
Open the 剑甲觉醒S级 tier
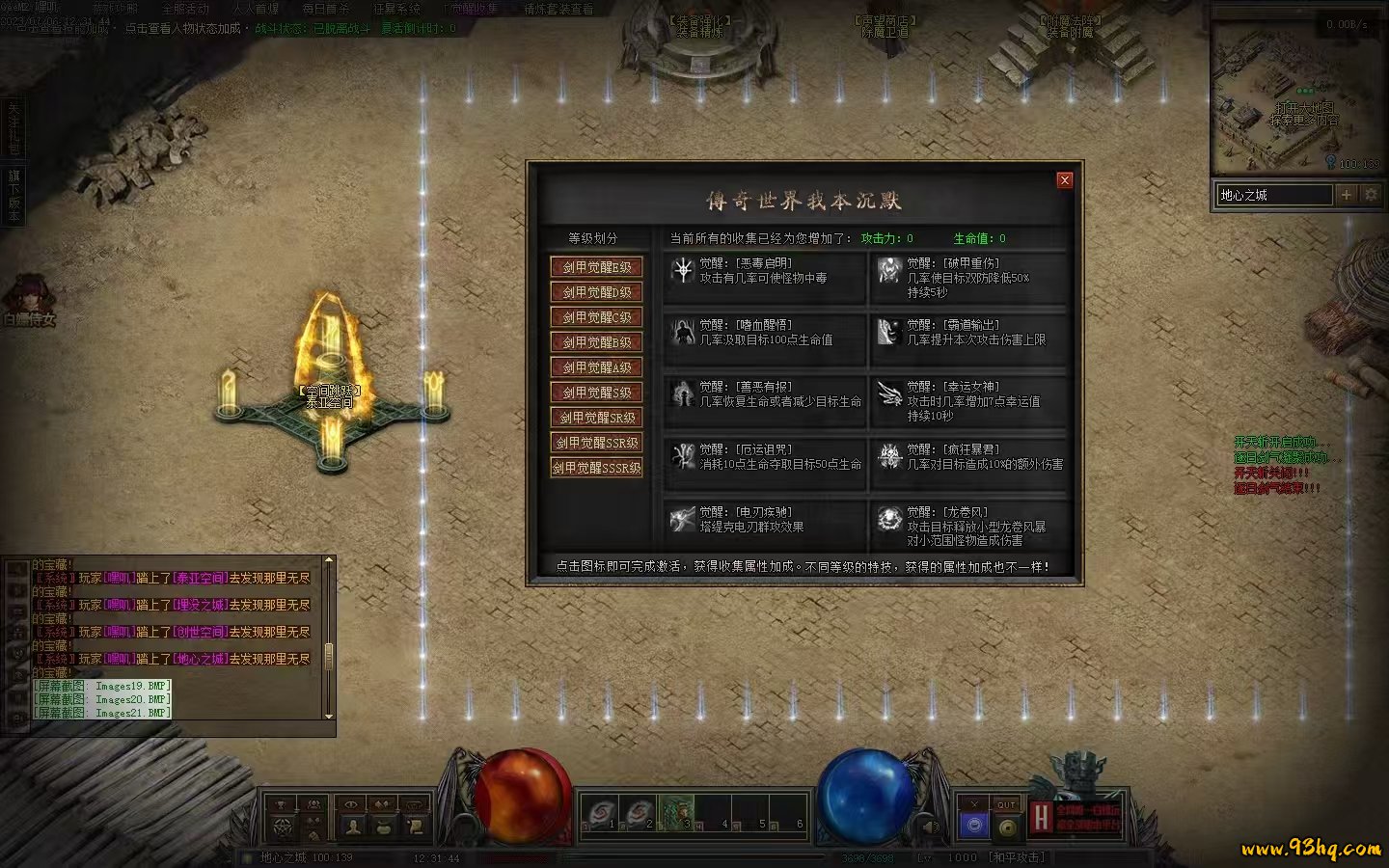(x=596, y=393)
